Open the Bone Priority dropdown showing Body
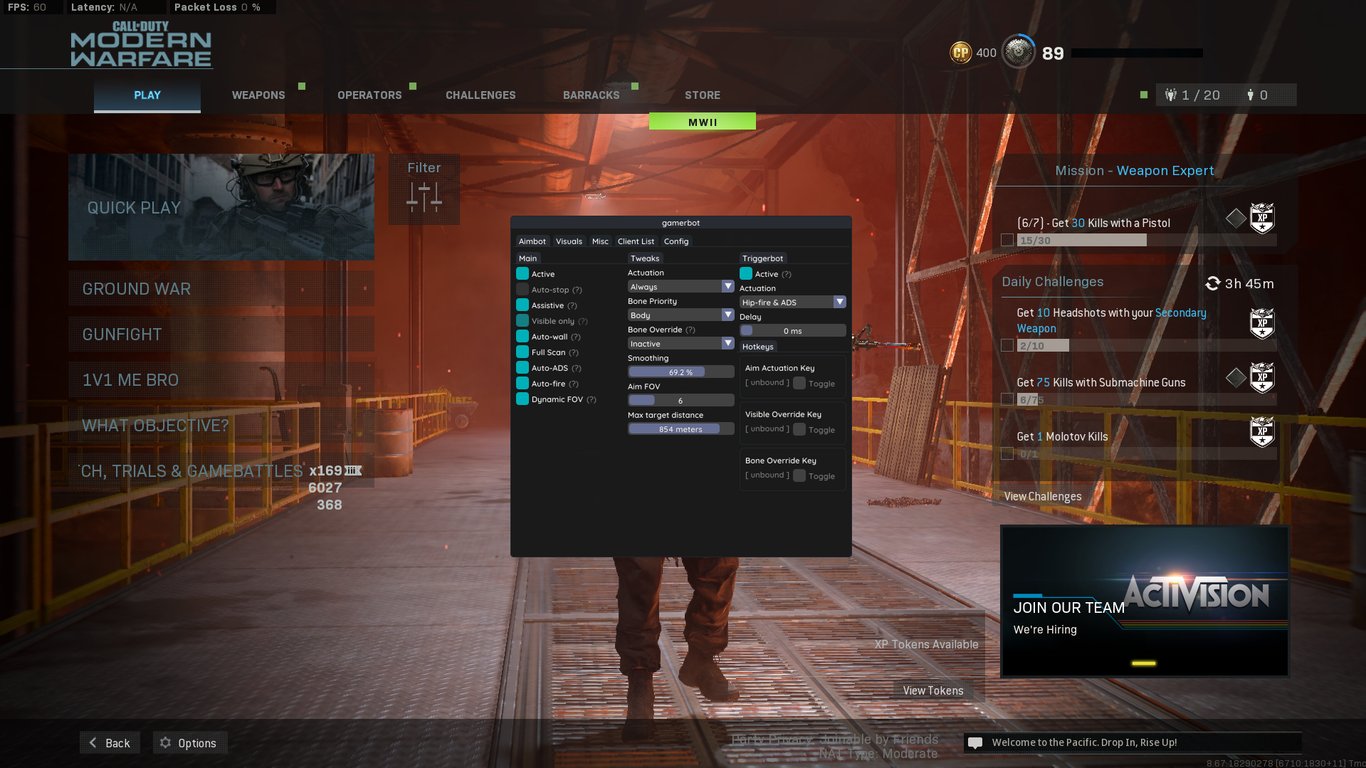 (680, 314)
